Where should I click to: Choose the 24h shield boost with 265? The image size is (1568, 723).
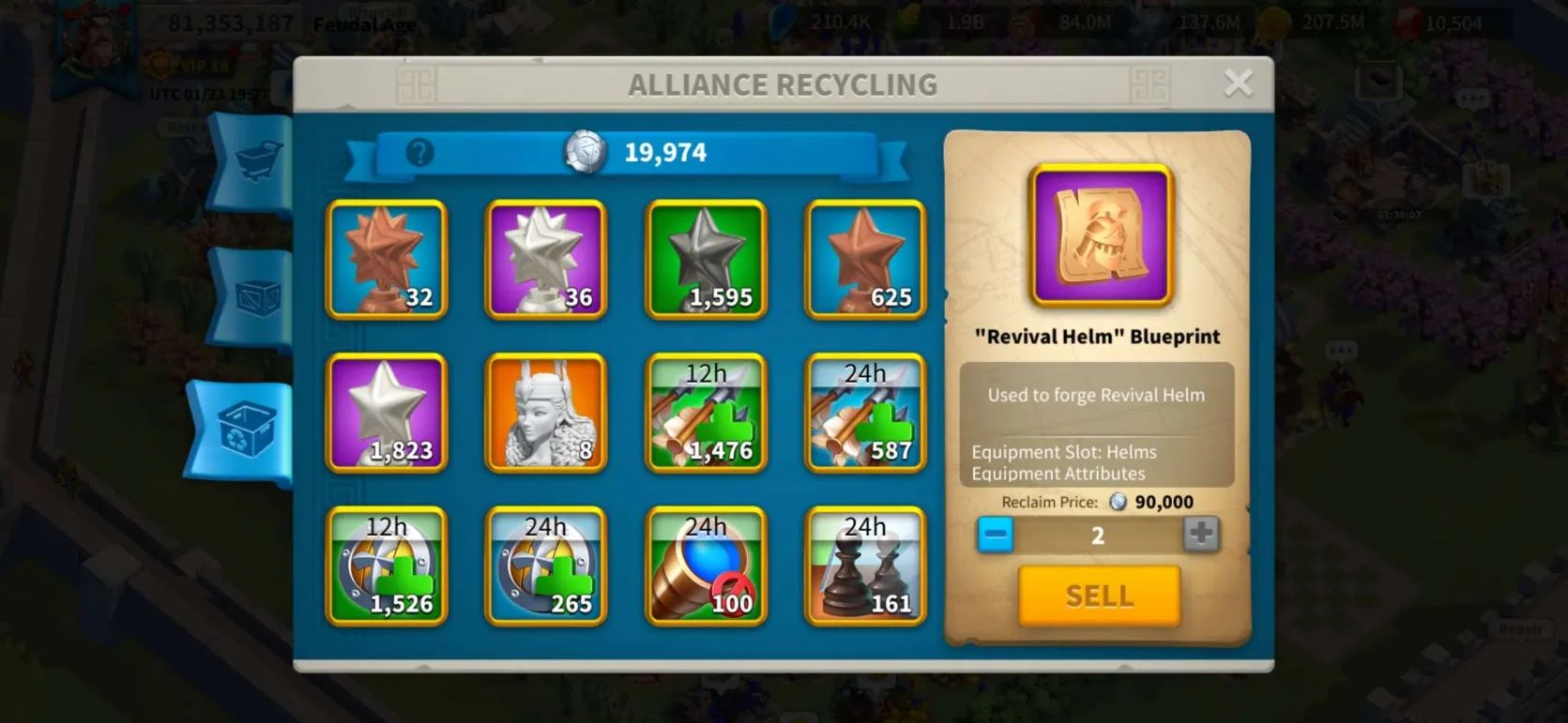click(x=546, y=566)
